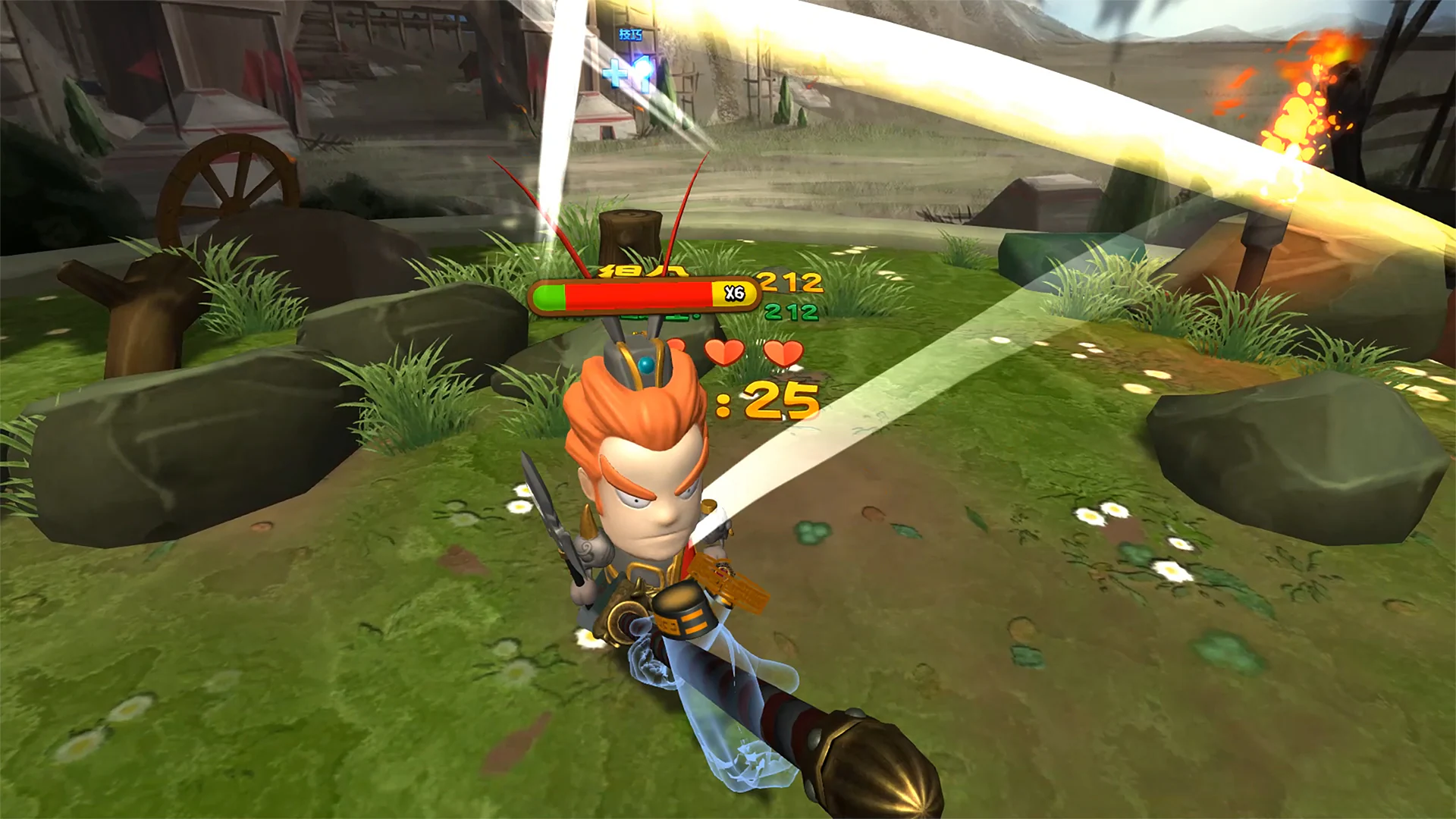Click the X6 combo multiplier badge
1456x819 pixels.
coord(733,292)
